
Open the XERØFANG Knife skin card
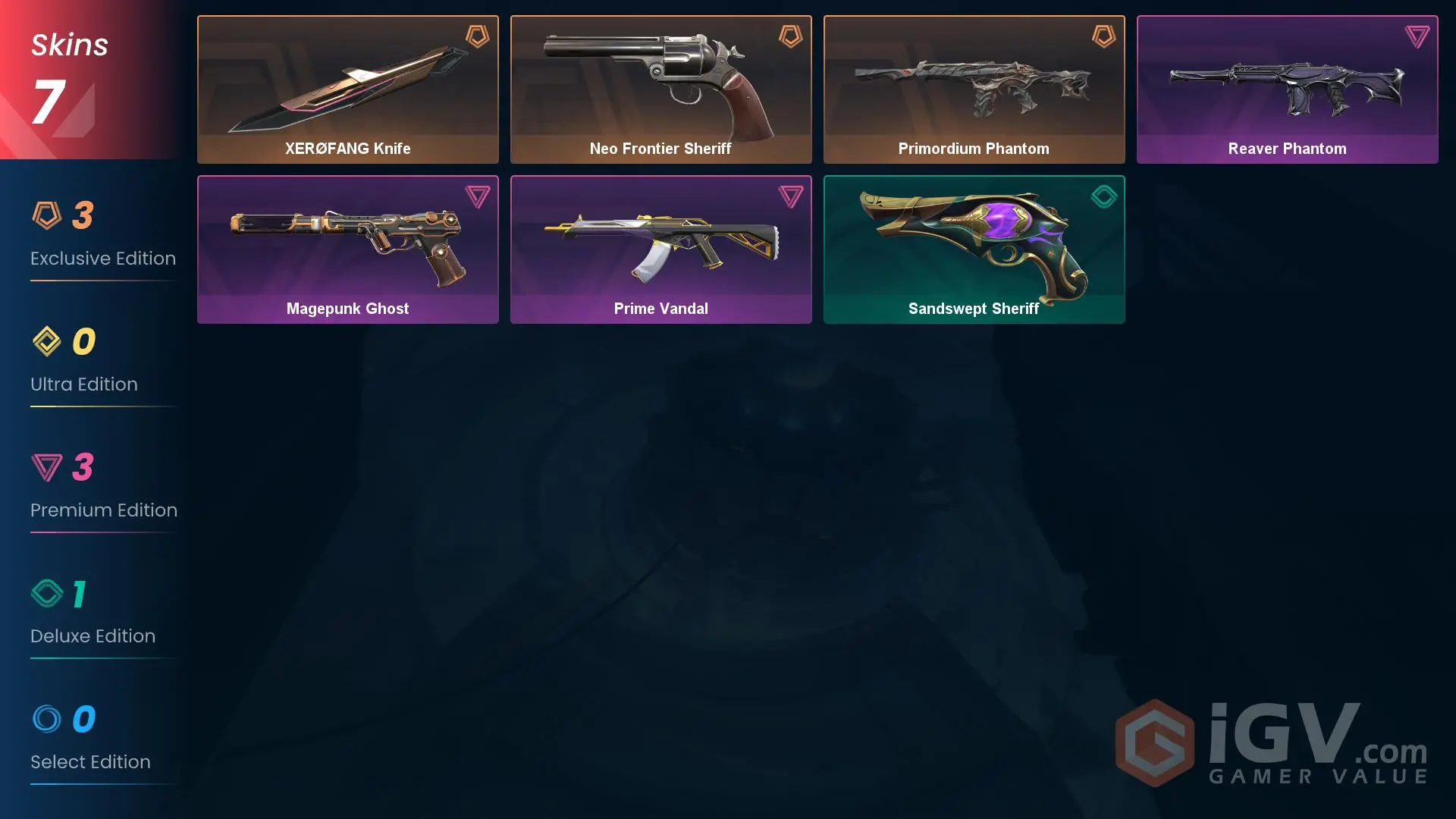348,89
